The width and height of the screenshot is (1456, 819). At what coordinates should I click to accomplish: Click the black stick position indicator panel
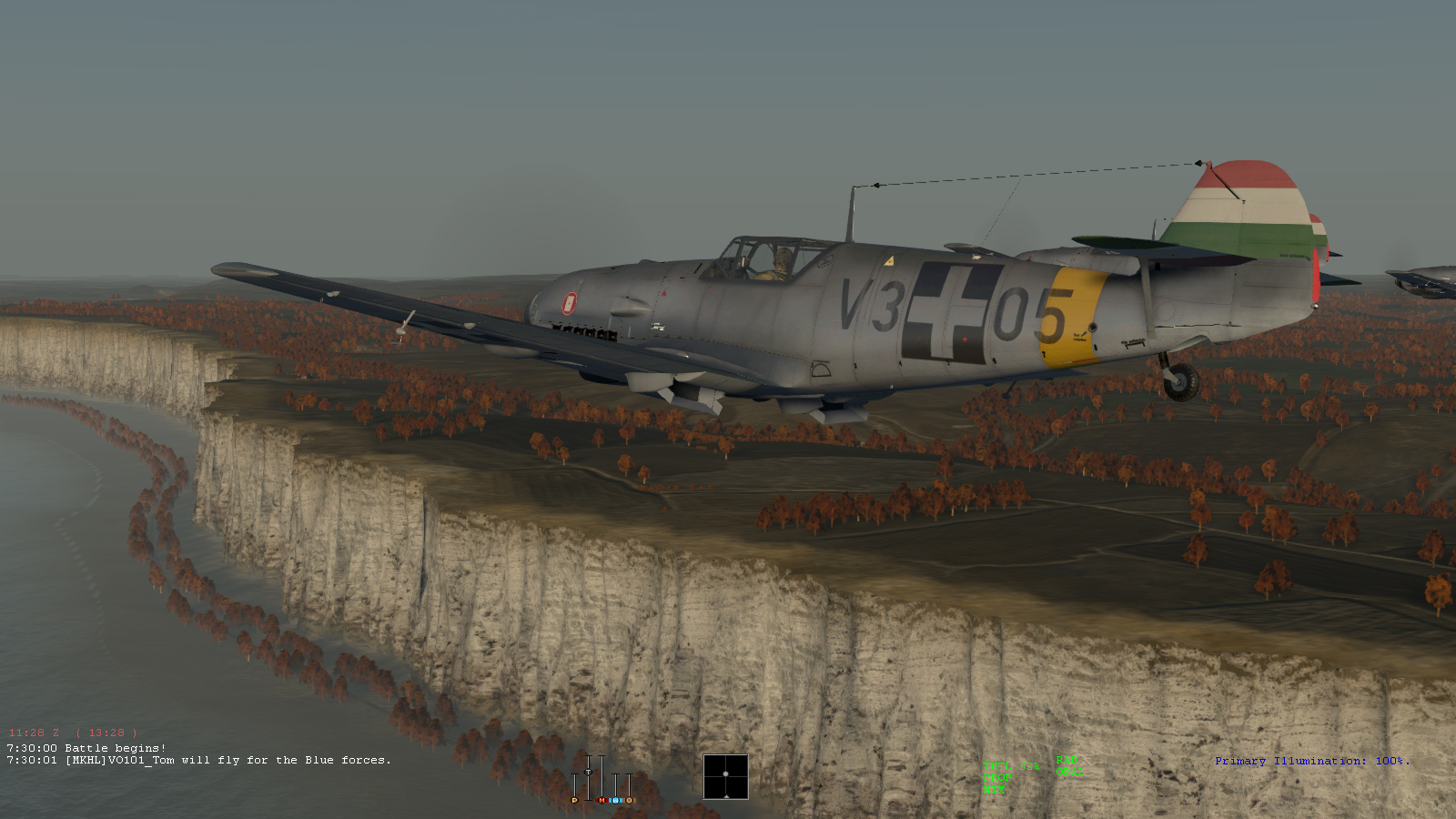point(725,776)
